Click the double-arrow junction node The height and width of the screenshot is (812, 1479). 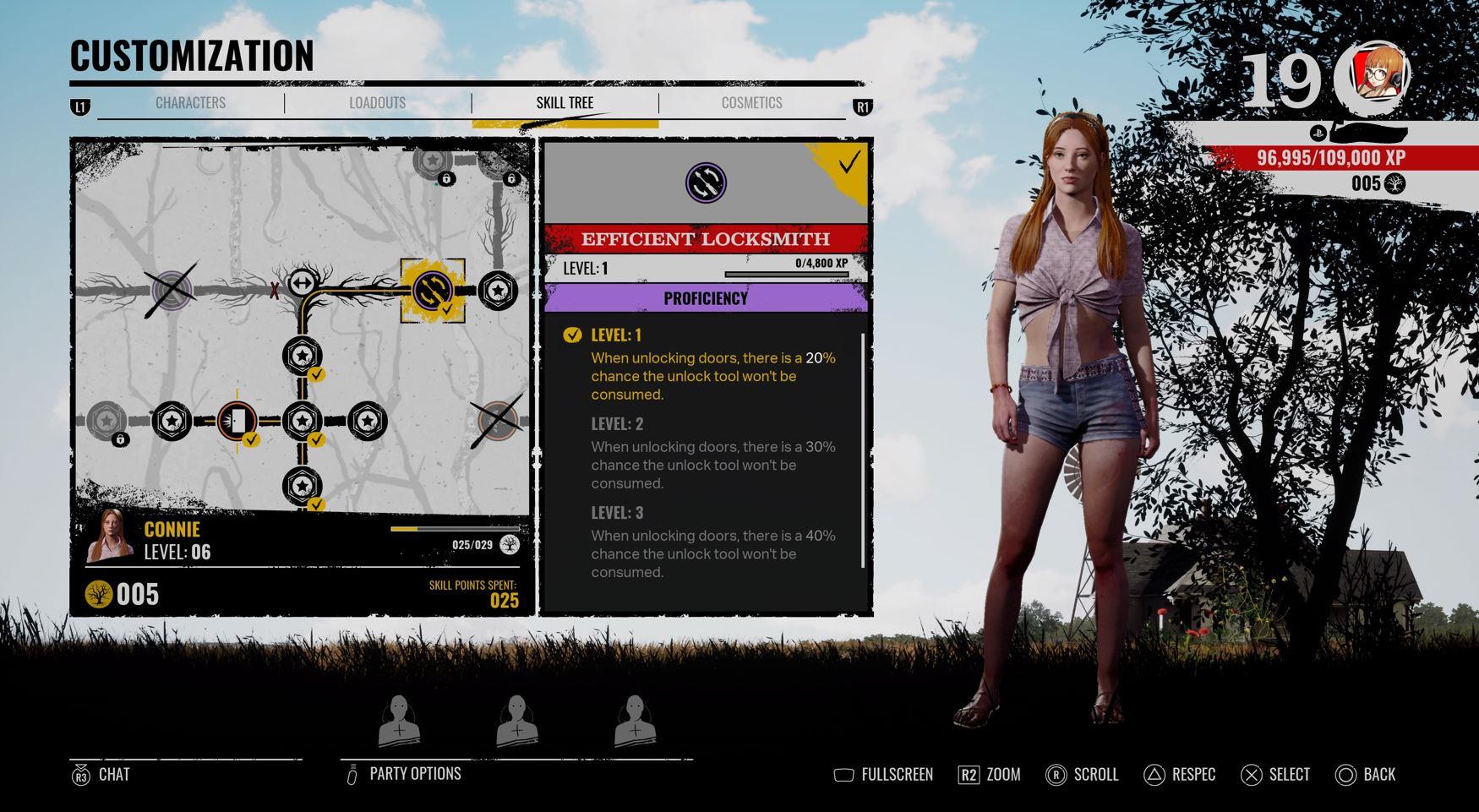302,282
